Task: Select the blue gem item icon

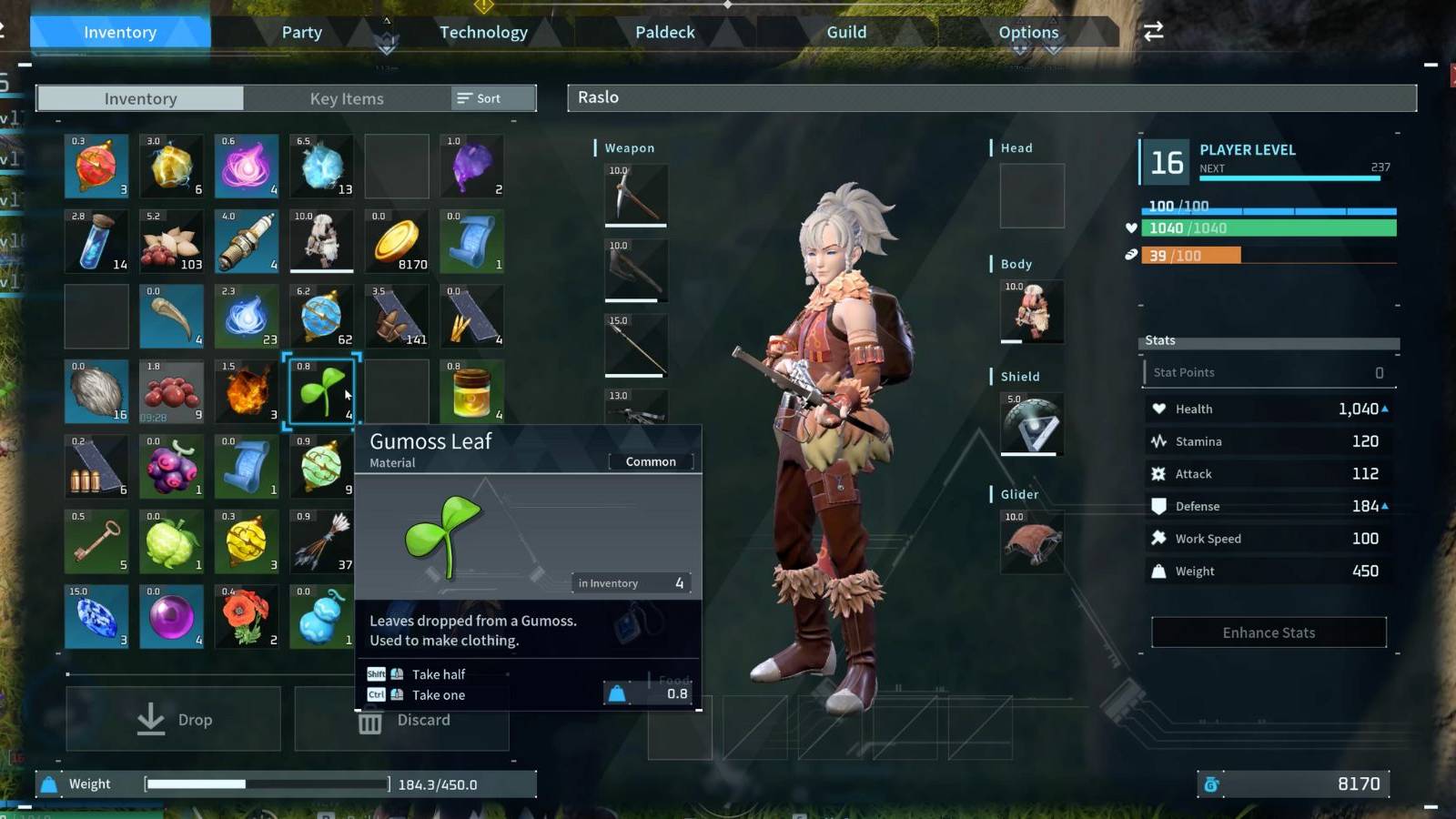Action: (x=96, y=616)
